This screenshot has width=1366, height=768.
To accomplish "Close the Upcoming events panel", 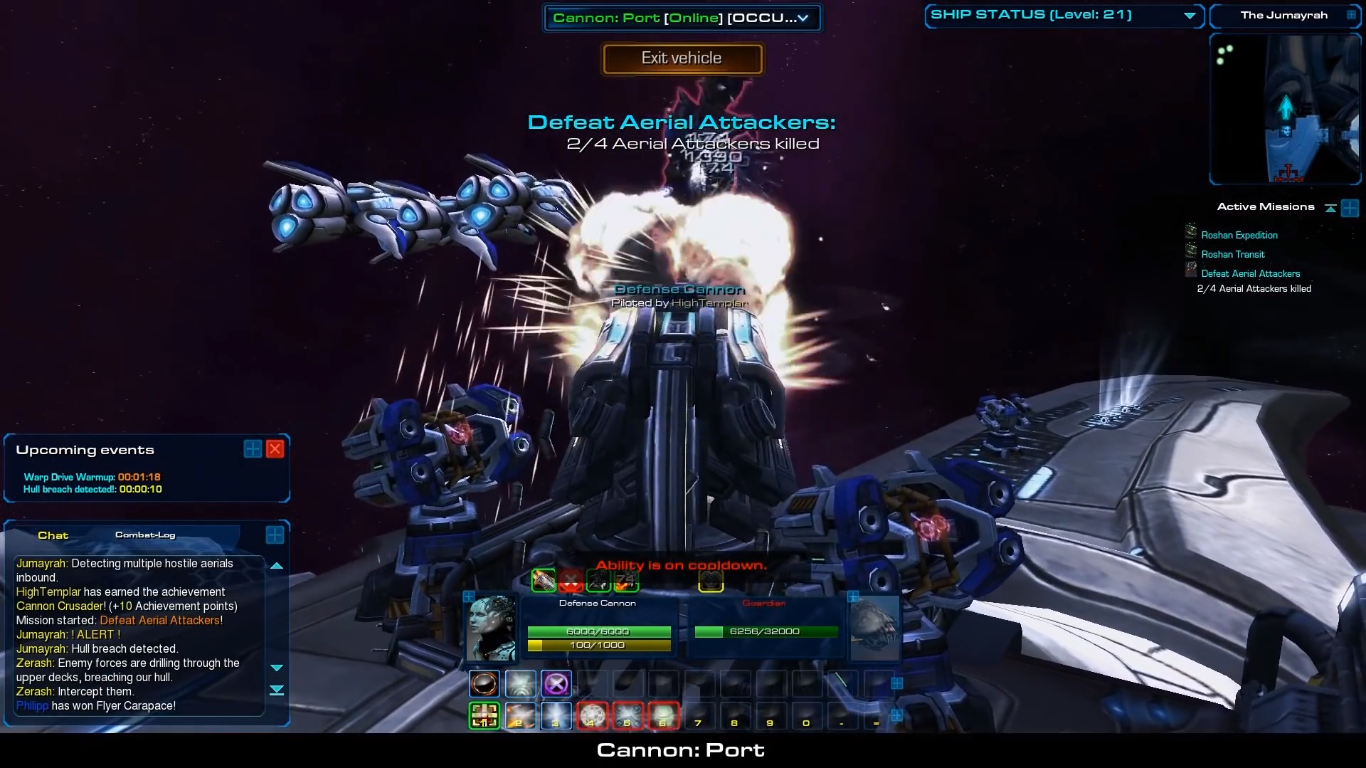I will [x=275, y=449].
